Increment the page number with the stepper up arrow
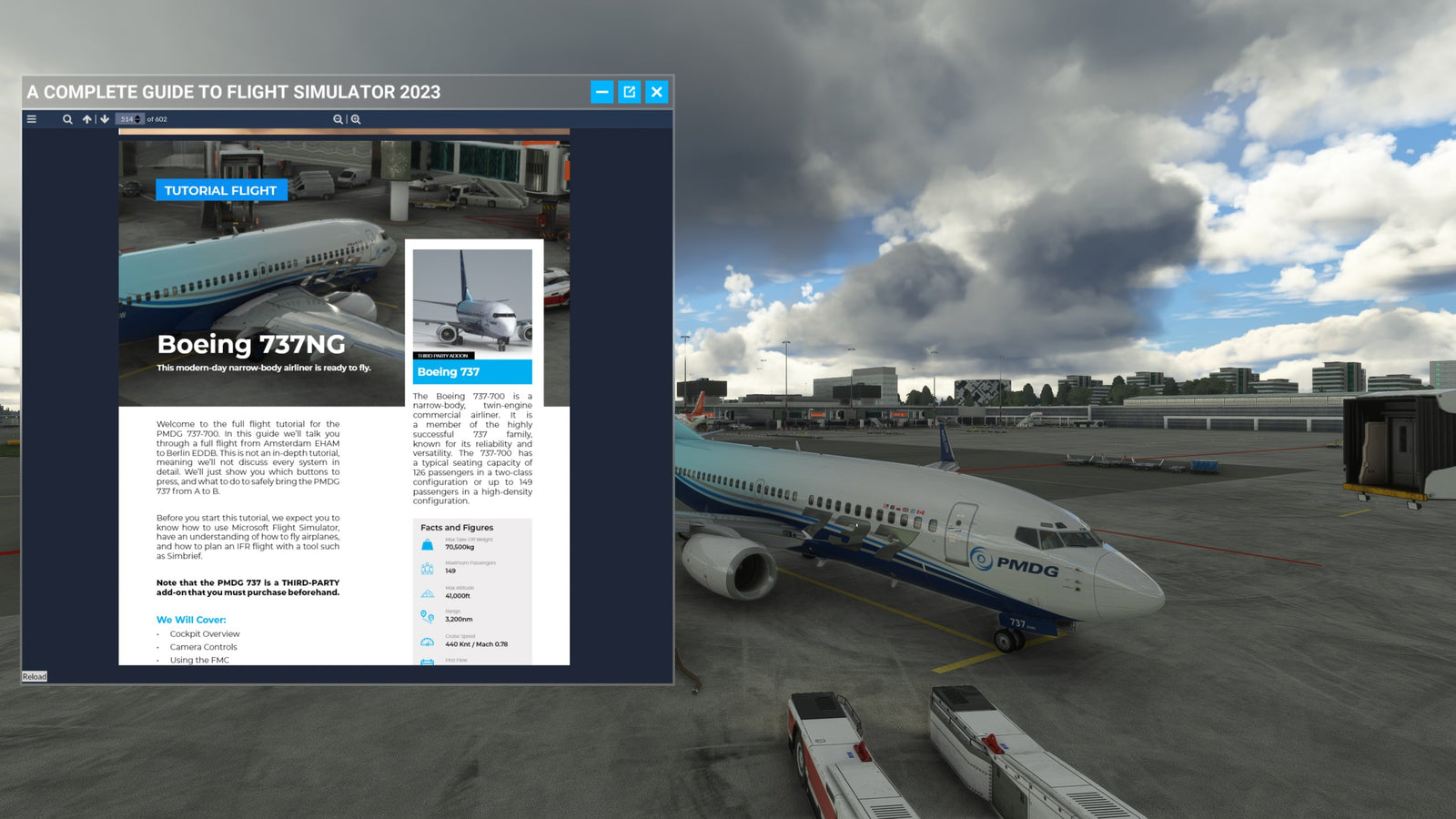1456x819 pixels. pos(137,116)
